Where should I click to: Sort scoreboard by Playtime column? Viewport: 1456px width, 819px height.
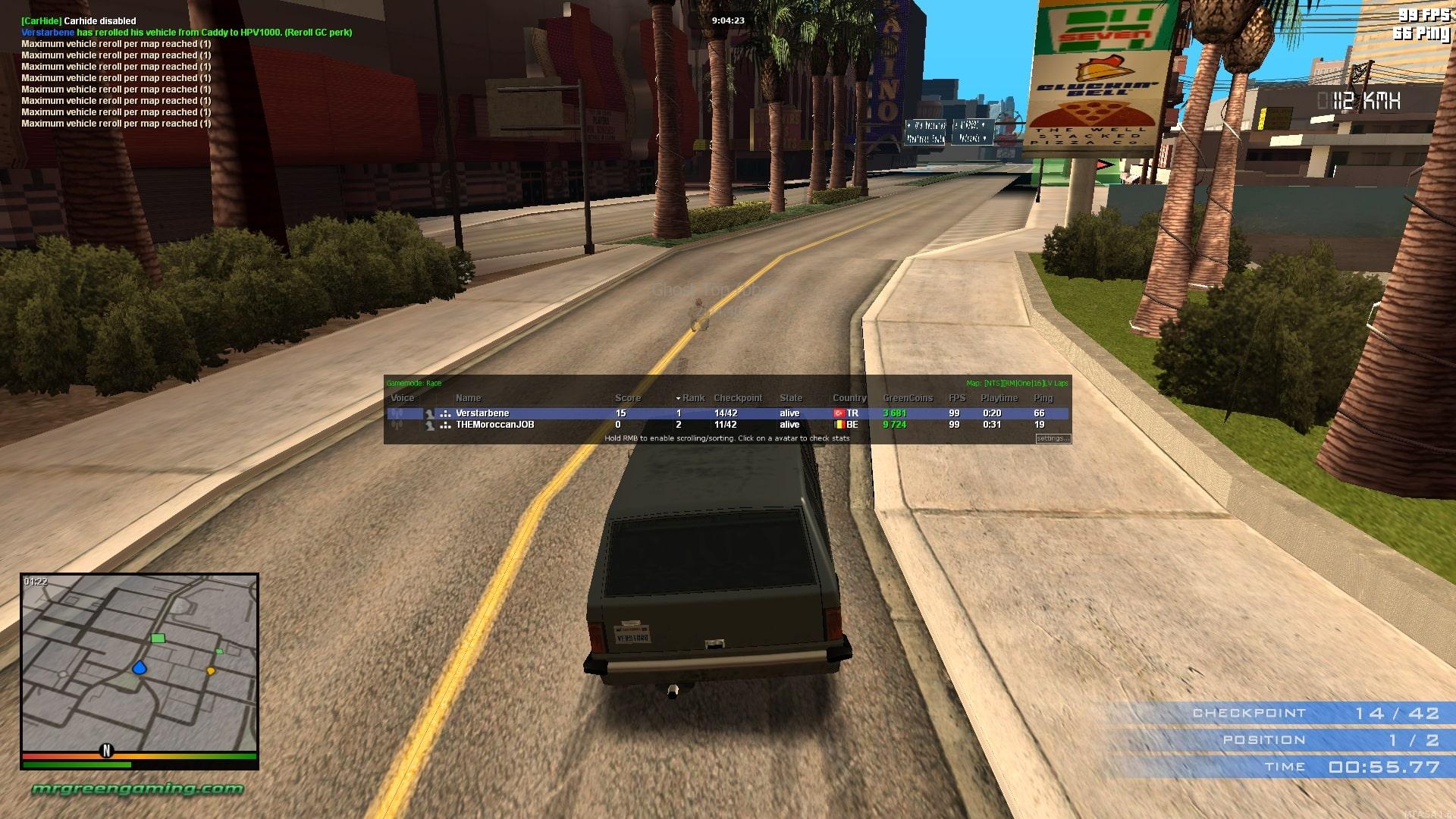[999, 398]
